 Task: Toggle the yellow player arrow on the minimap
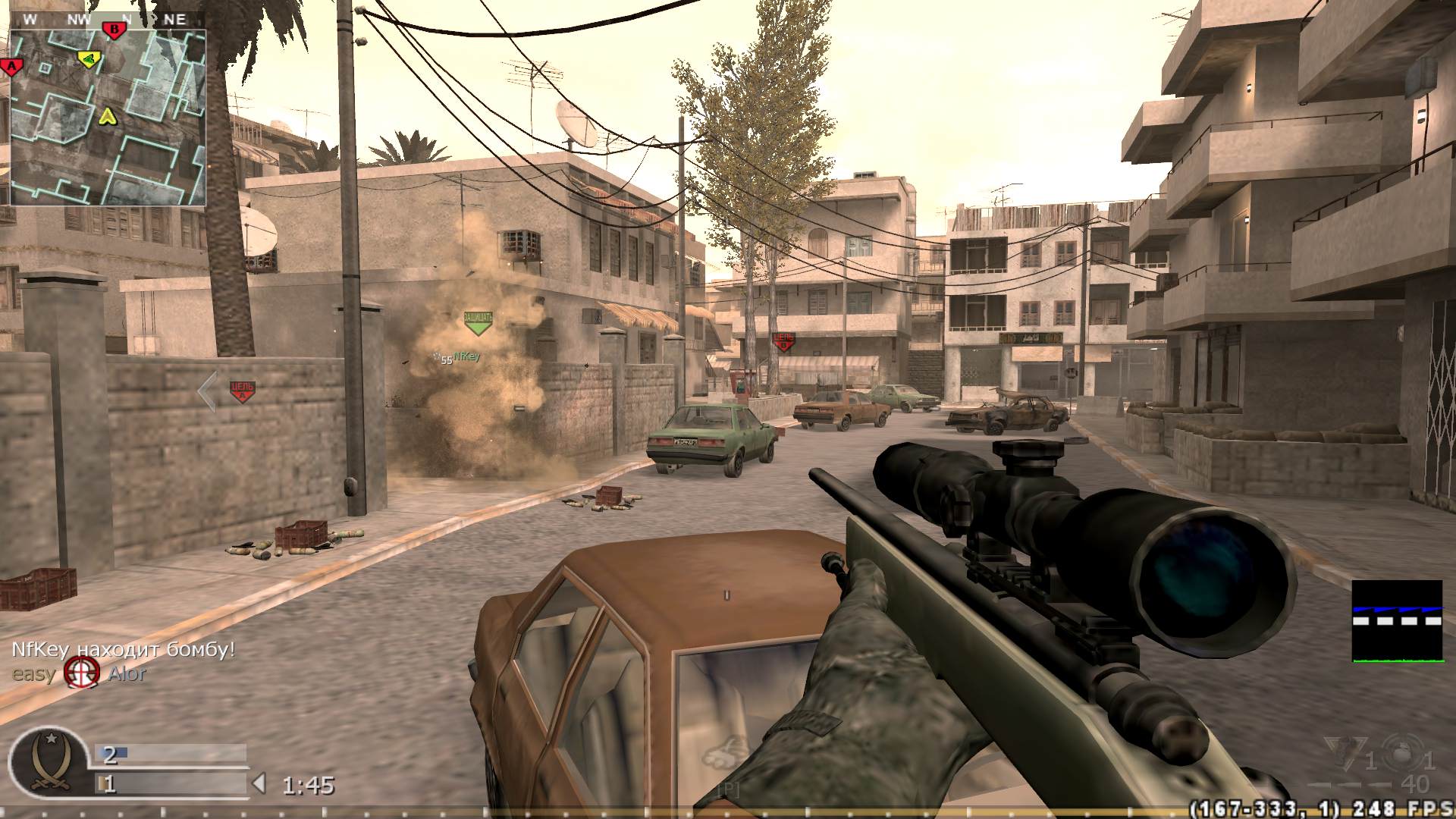coord(108,118)
